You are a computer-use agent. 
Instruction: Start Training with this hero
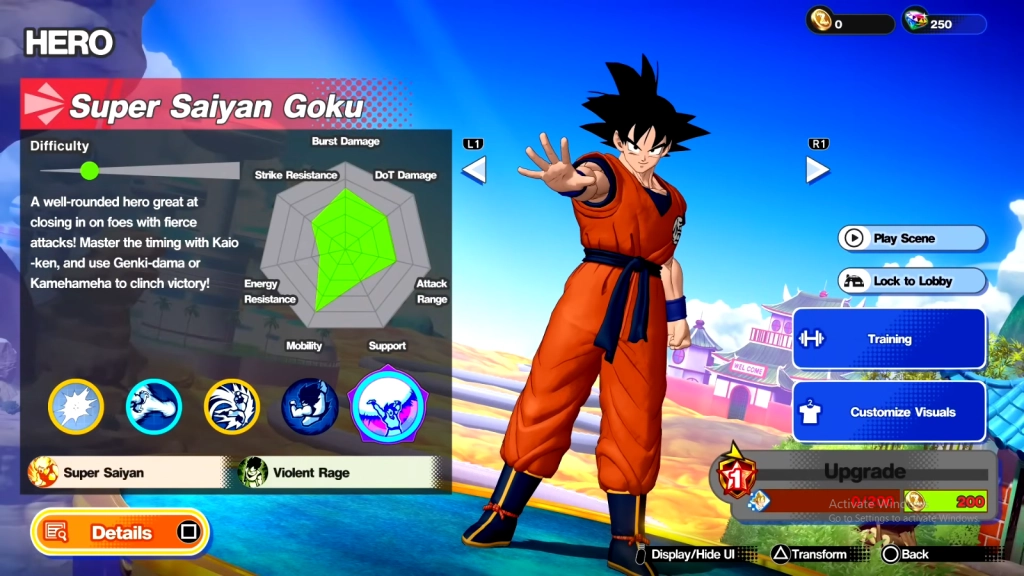pyautogui.click(x=889, y=339)
